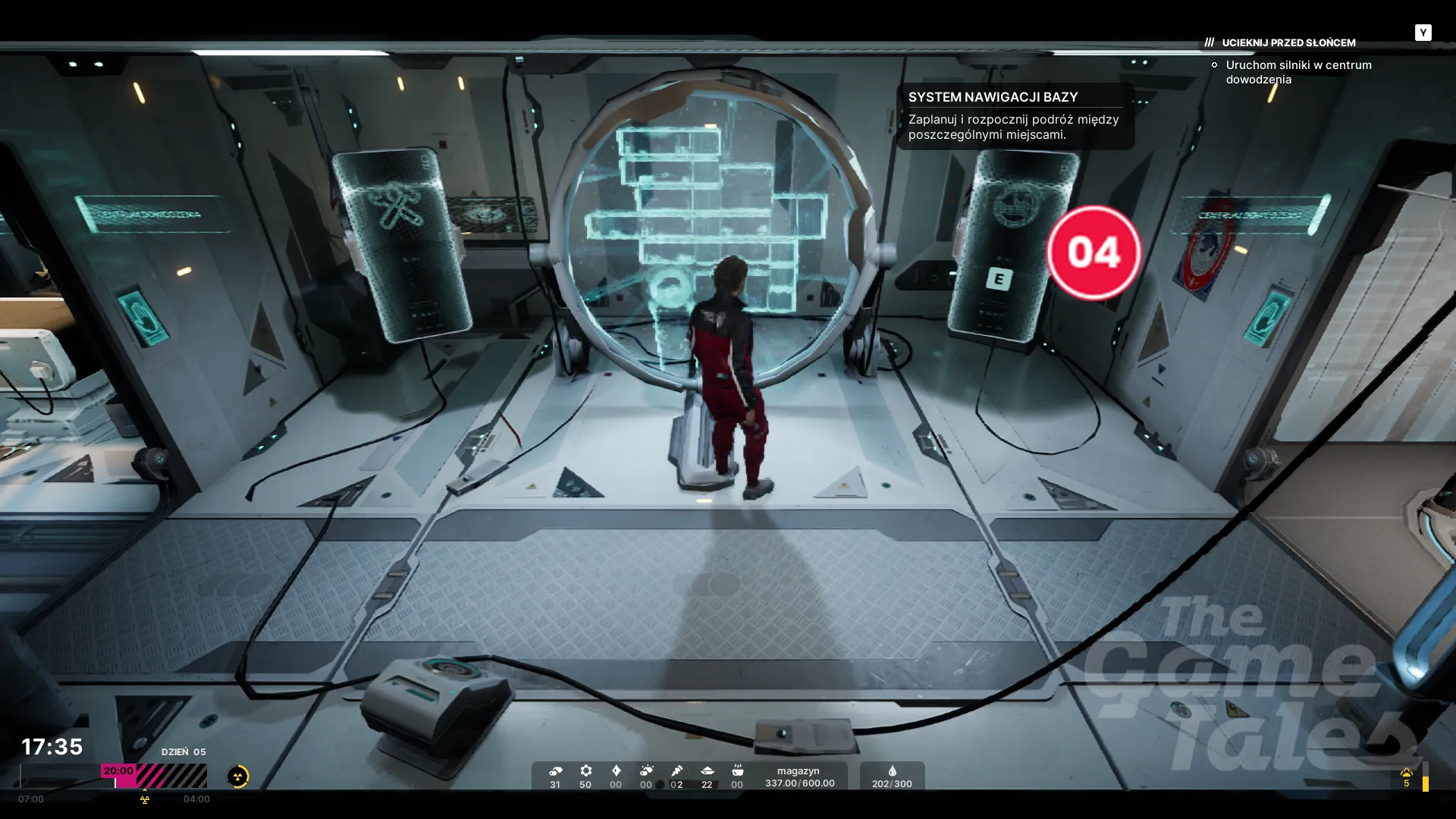1456x819 pixels.
Task: Click the red 04 guide marker badge
Action: point(1094,253)
